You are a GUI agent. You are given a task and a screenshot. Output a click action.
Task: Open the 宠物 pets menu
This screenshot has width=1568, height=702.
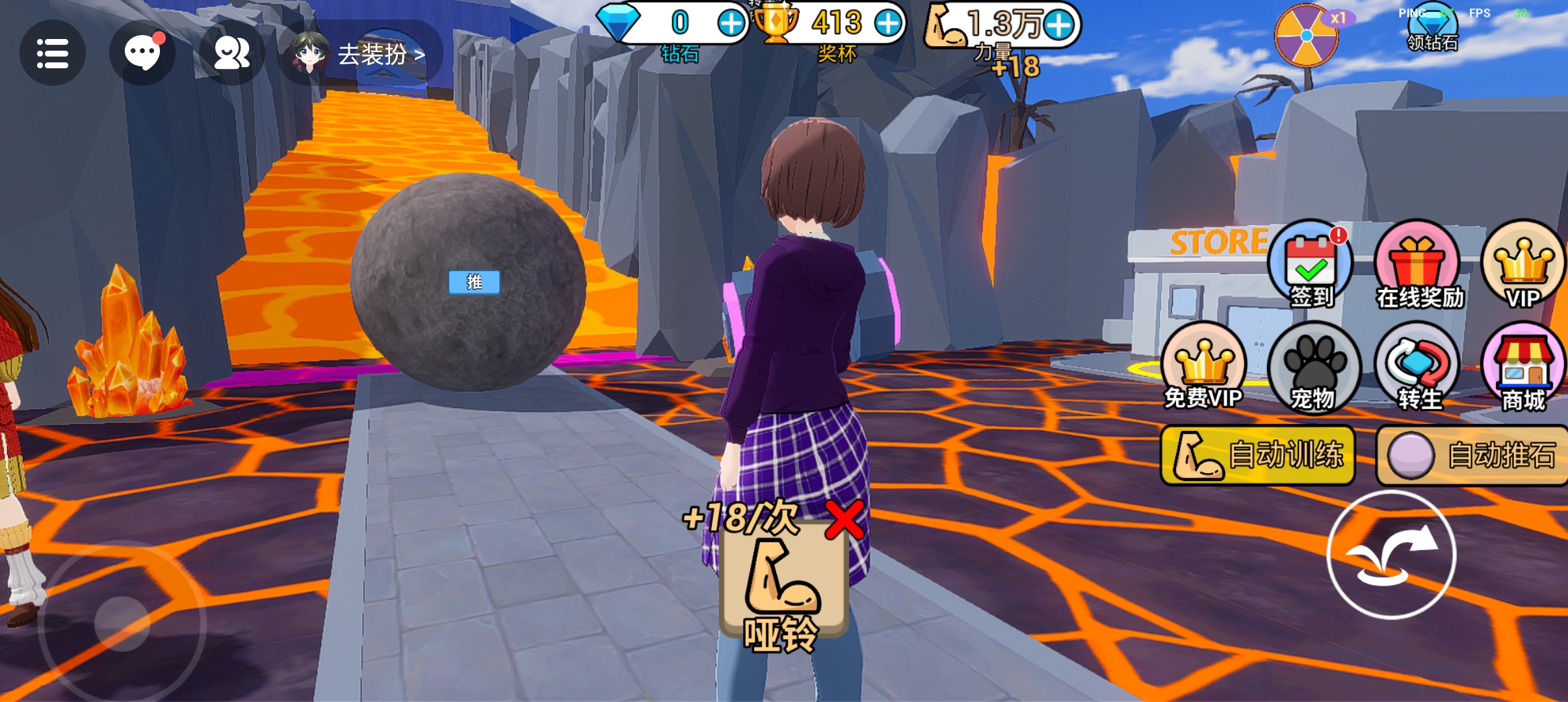(1313, 367)
